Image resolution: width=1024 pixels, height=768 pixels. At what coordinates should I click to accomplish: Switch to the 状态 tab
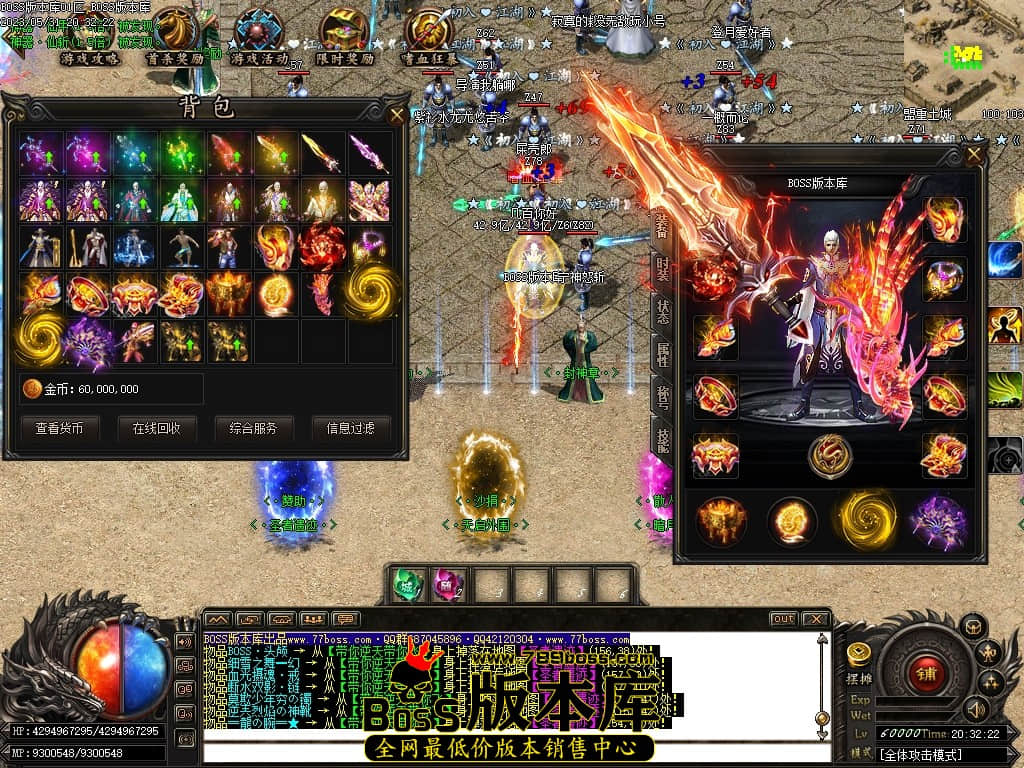click(662, 310)
